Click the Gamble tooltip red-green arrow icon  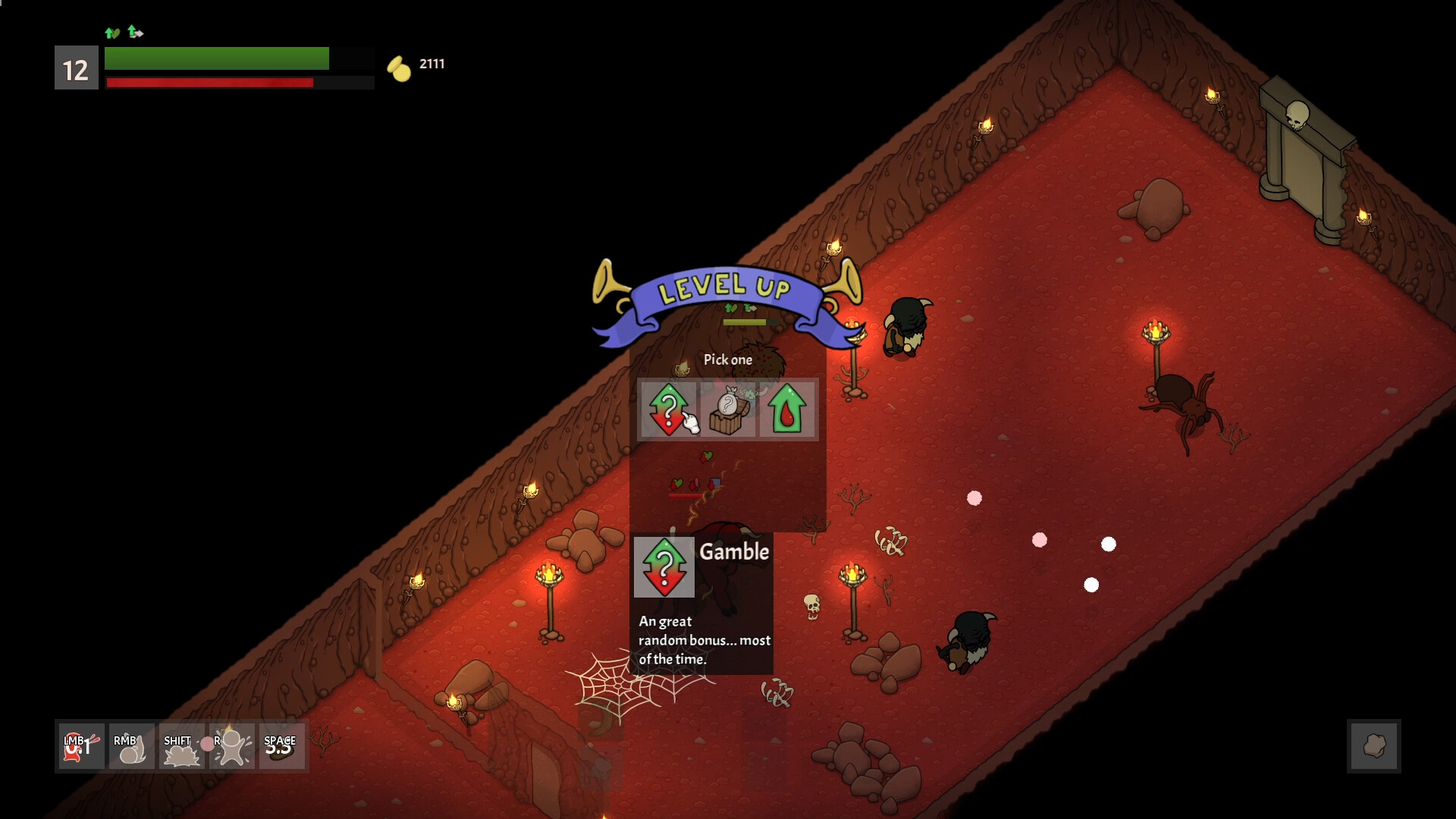point(664,566)
